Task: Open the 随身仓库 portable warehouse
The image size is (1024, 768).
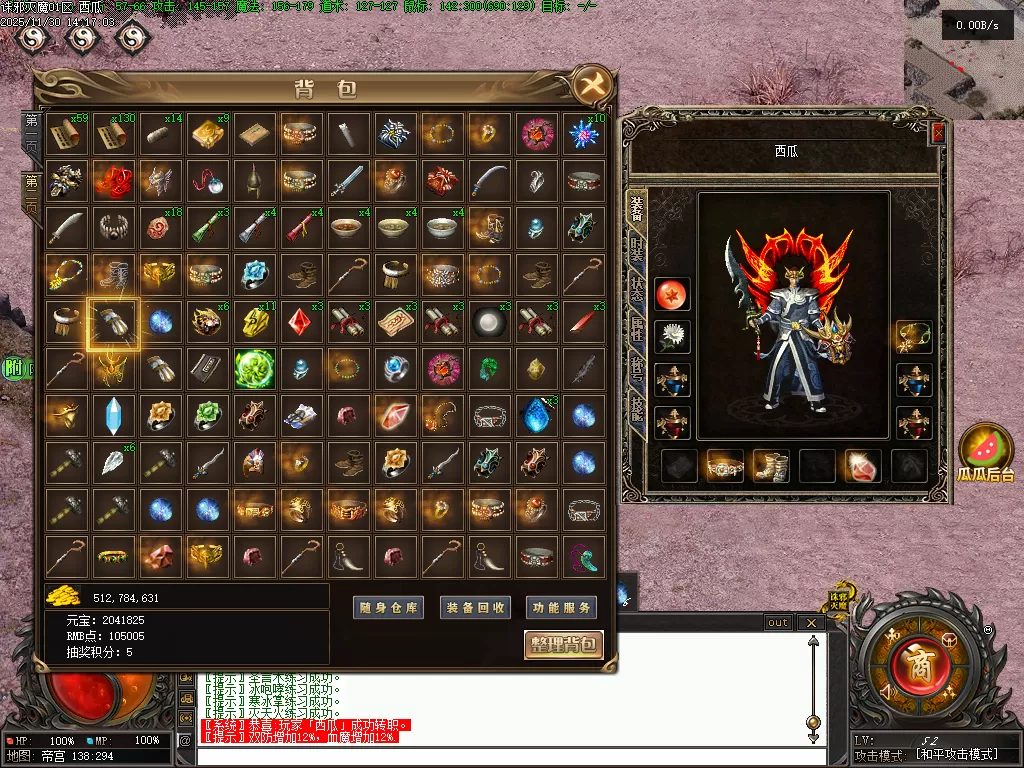Action: [x=389, y=607]
